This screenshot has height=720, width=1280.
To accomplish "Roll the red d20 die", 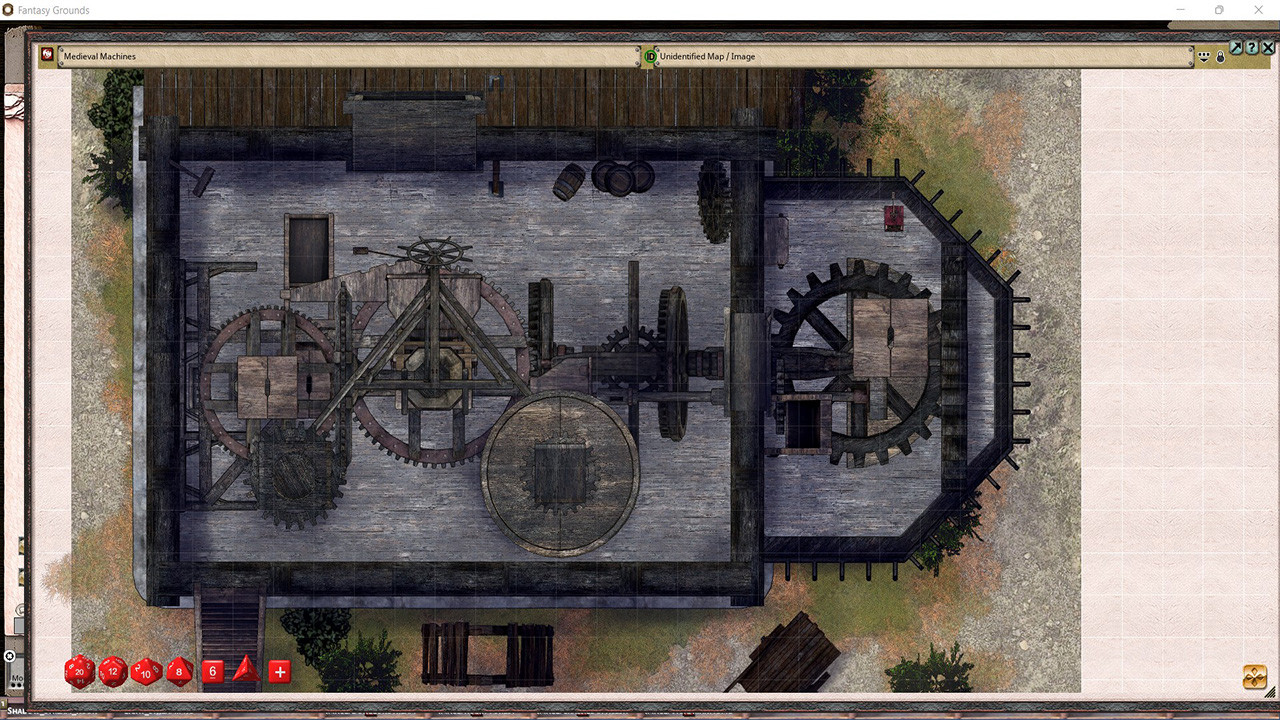I will click(78, 672).
